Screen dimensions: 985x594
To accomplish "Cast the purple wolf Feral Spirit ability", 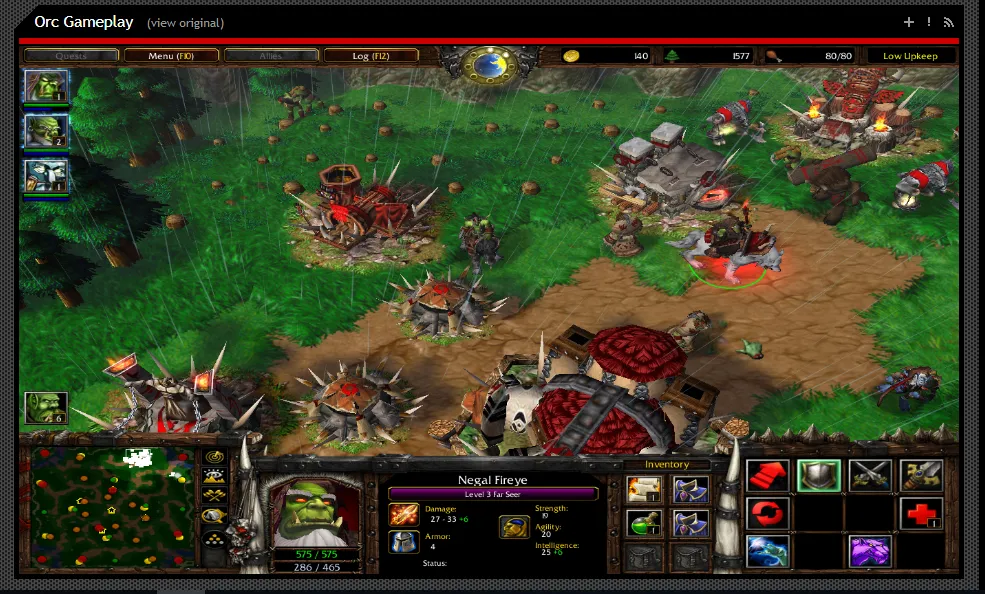I will click(869, 551).
